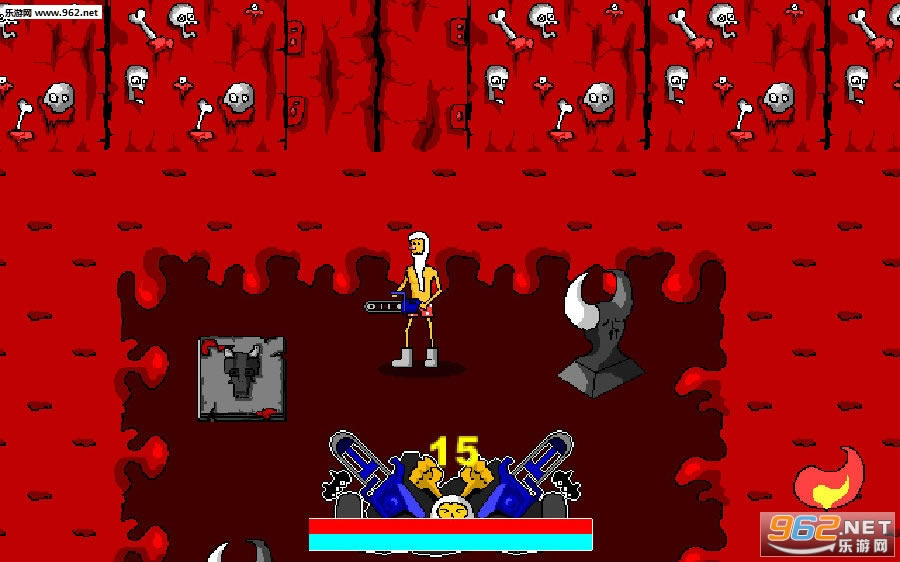Activate the orange flame icon
900x562 pixels.
click(828, 478)
